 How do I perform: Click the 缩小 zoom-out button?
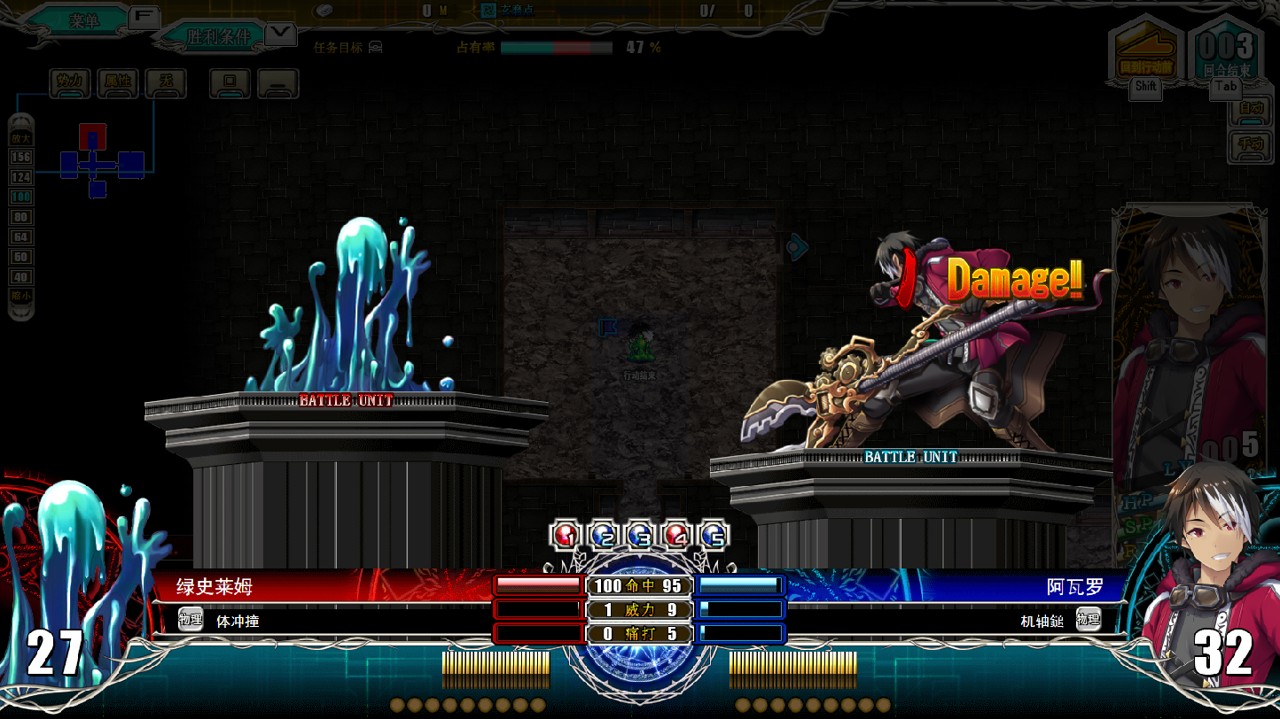pos(21,296)
